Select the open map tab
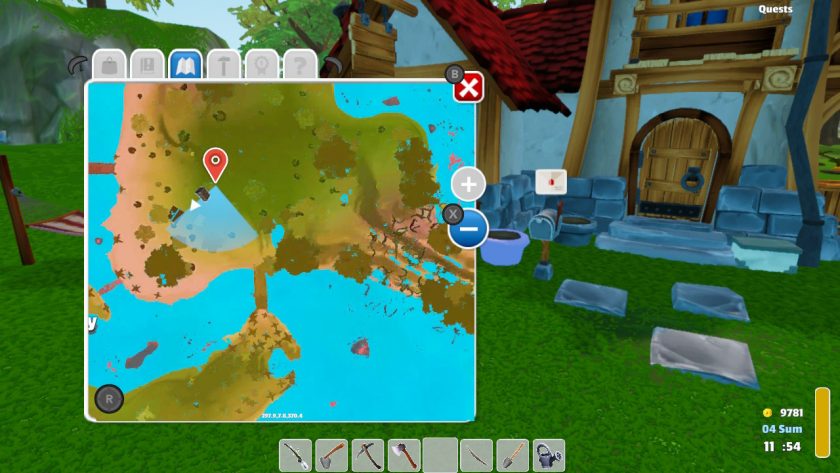This screenshot has width=840, height=473. click(185, 66)
